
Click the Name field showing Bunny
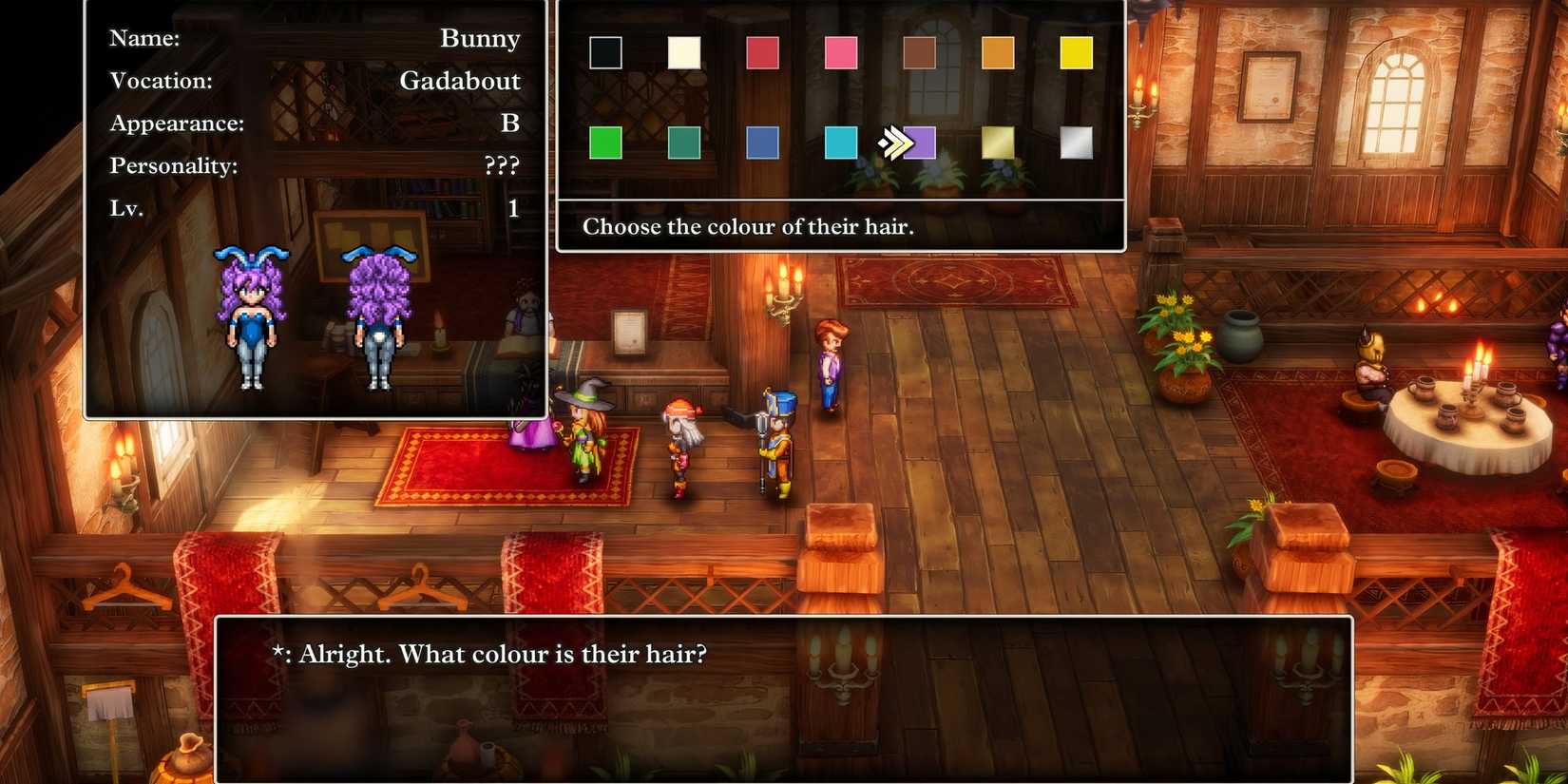480,38
